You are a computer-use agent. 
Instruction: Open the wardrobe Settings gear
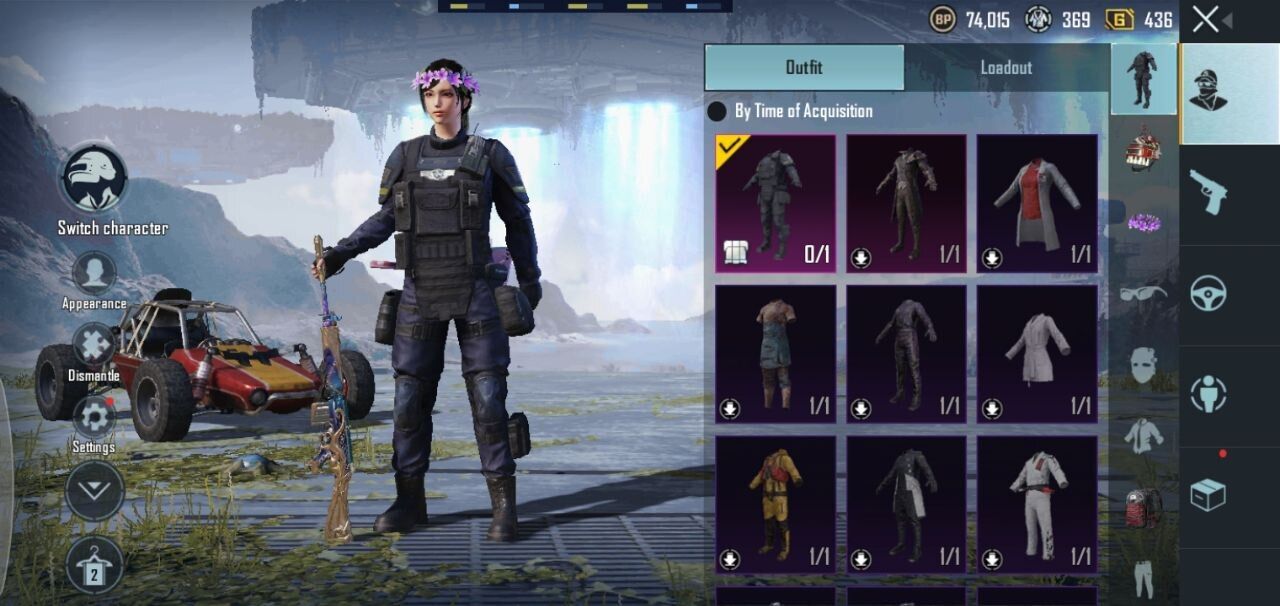coord(94,418)
